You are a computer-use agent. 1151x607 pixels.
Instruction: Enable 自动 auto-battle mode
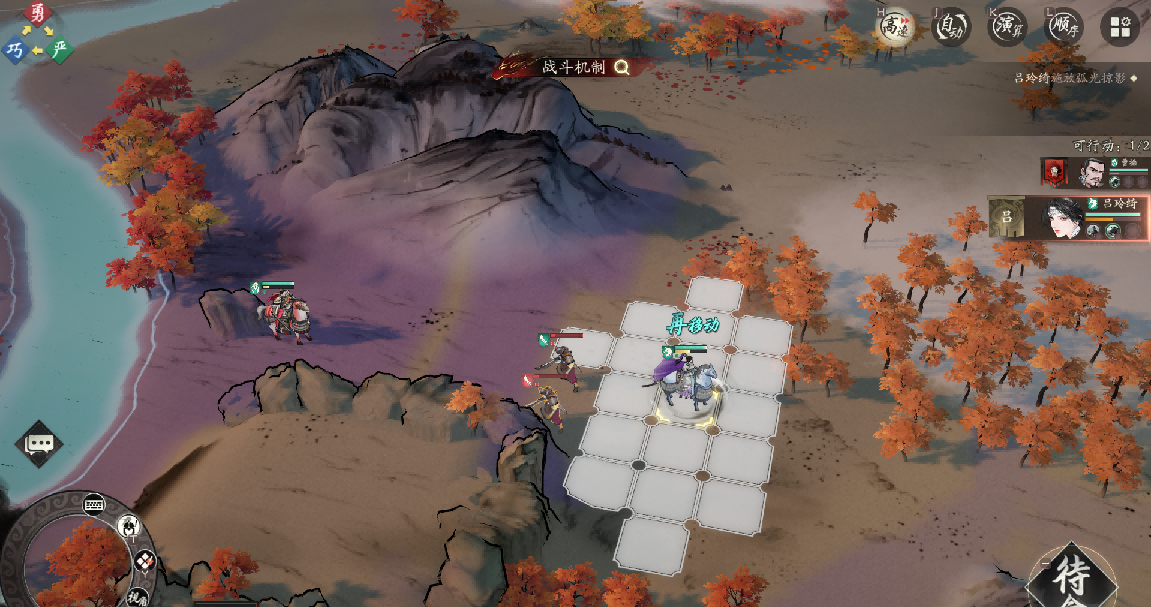(x=951, y=27)
